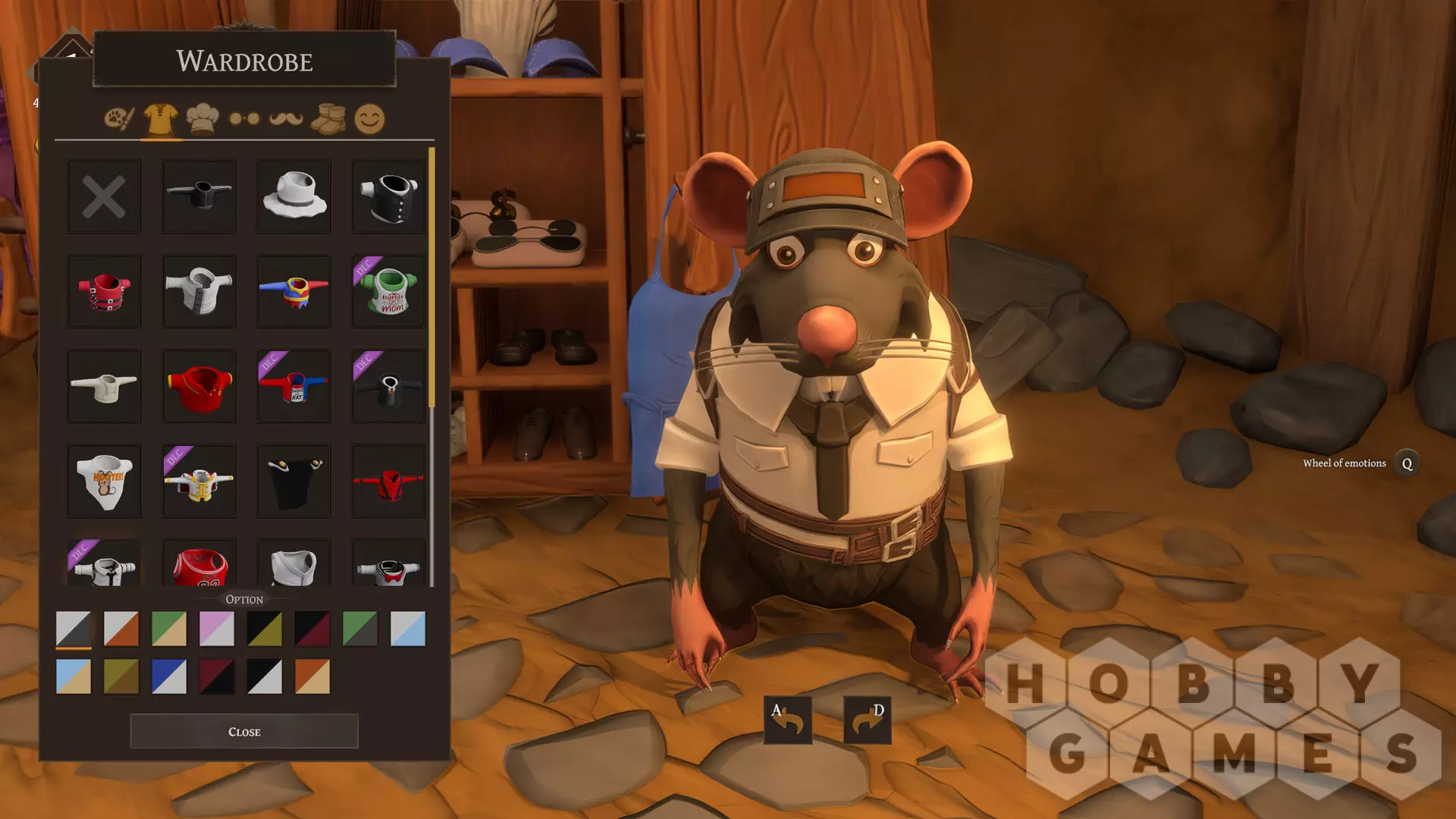Viewport: 1456px width, 819px height.
Task: Switch to the boots tab
Action: pyautogui.click(x=328, y=119)
